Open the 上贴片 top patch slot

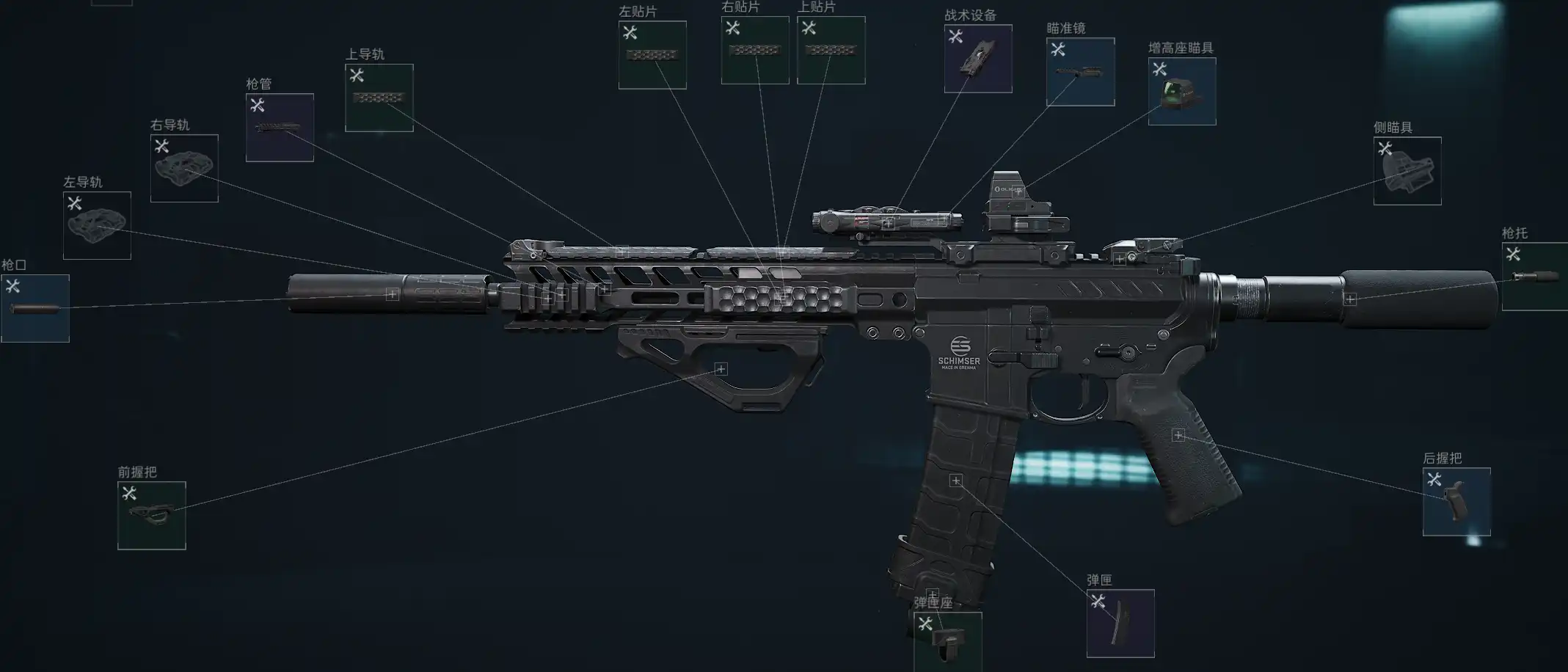pyautogui.click(x=831, y=50)
